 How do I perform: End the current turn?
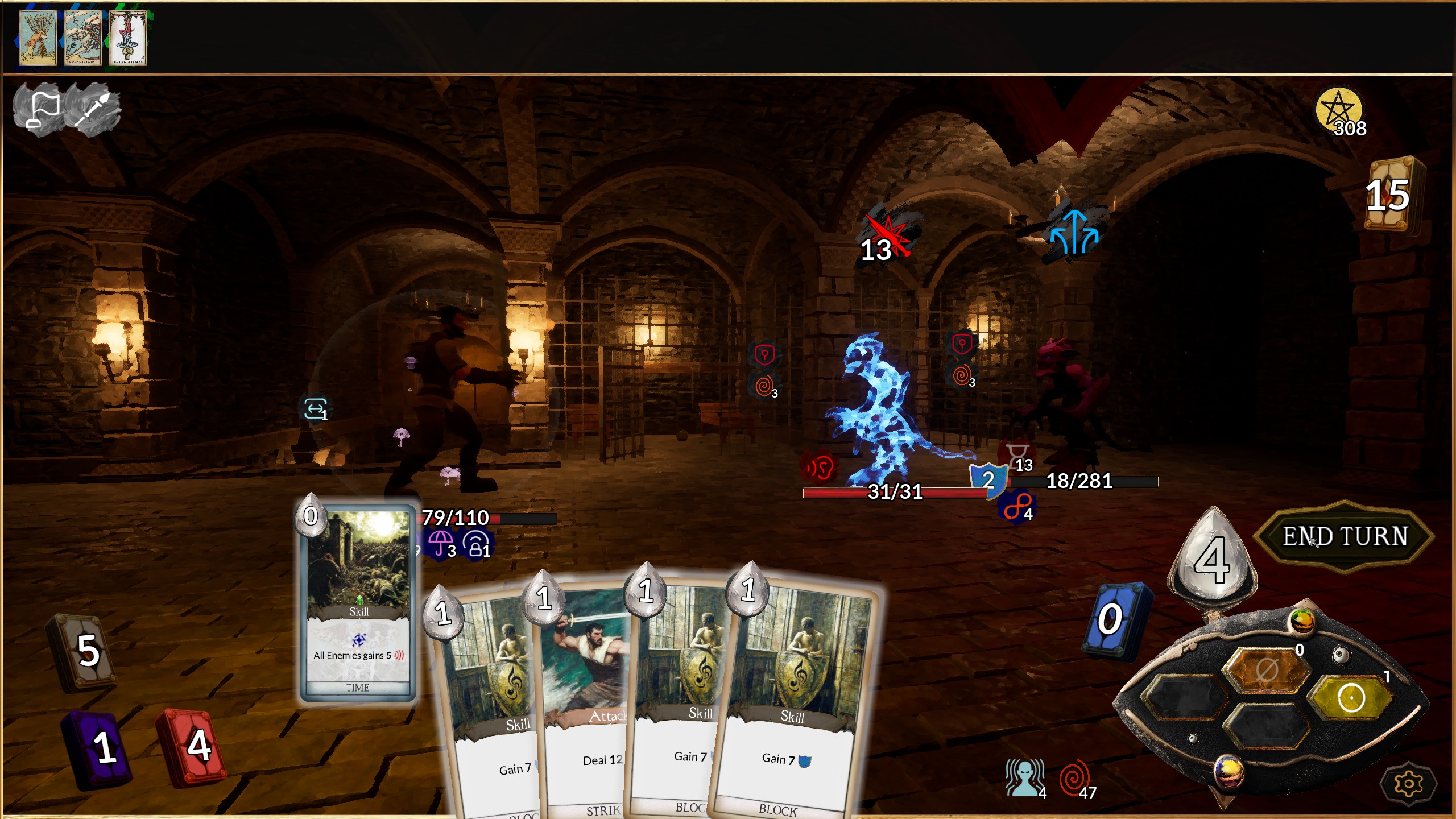click(x=1344, y=536)
